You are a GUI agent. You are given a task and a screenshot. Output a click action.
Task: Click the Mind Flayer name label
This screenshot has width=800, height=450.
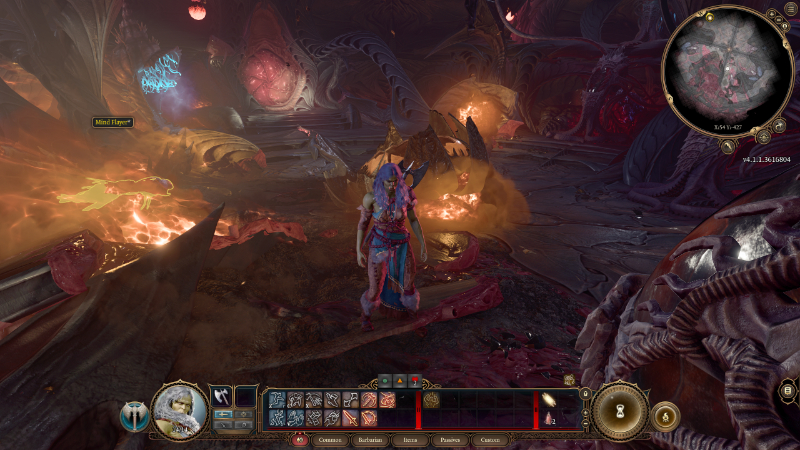114,122
